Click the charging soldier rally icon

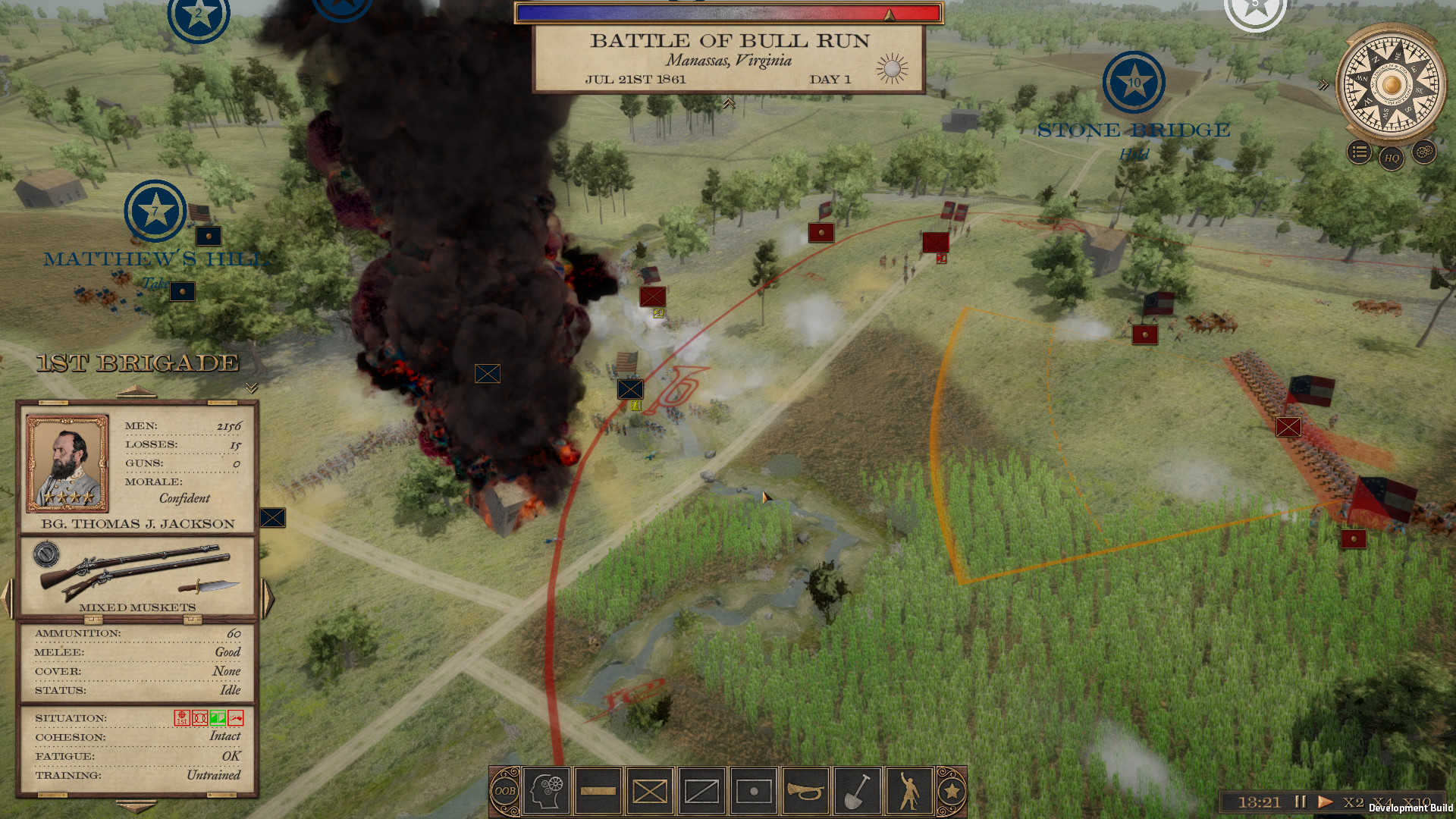(x=908, y=790)
